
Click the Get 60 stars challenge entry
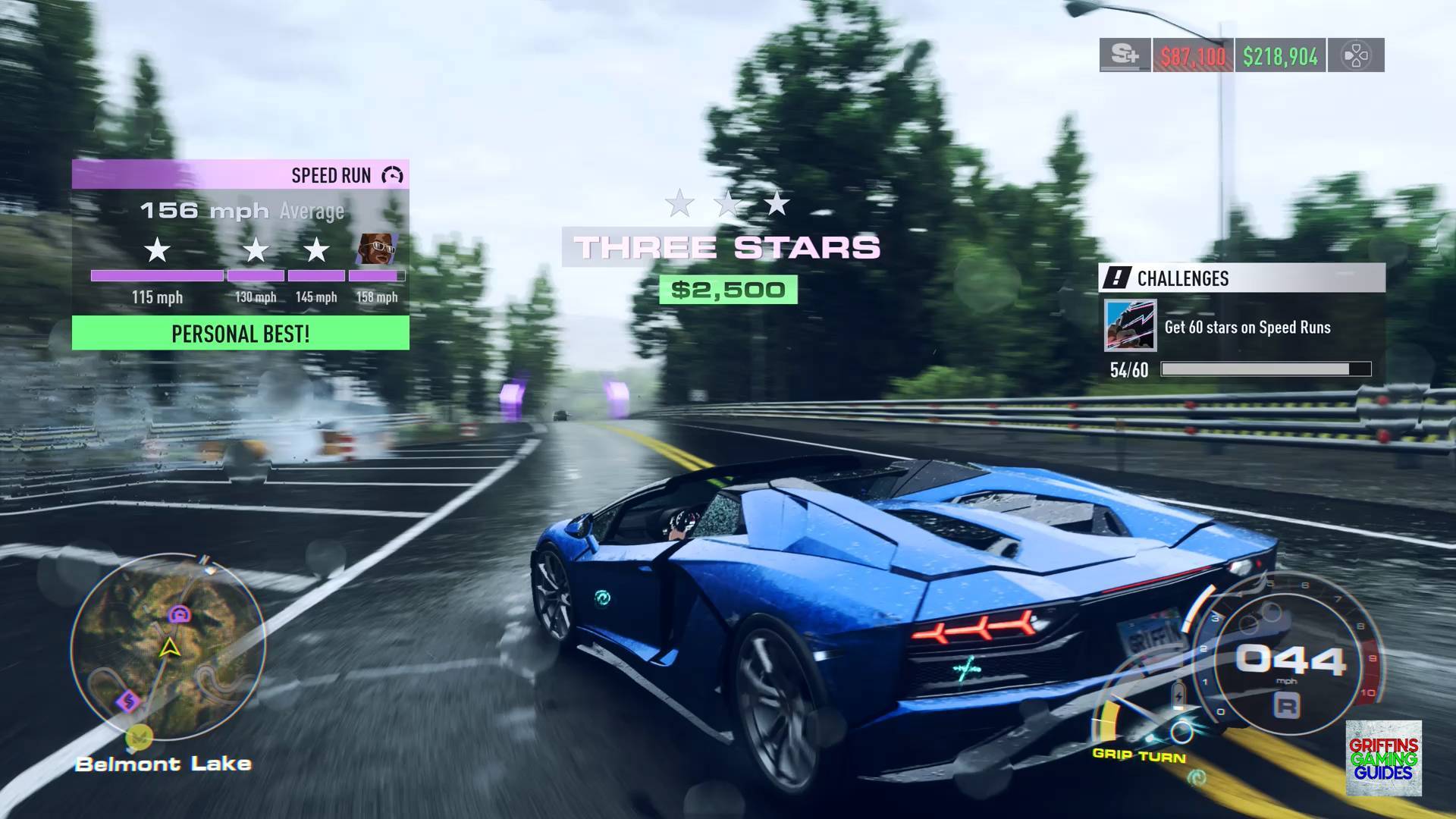pyautogui.click(x=1247, y=328)
